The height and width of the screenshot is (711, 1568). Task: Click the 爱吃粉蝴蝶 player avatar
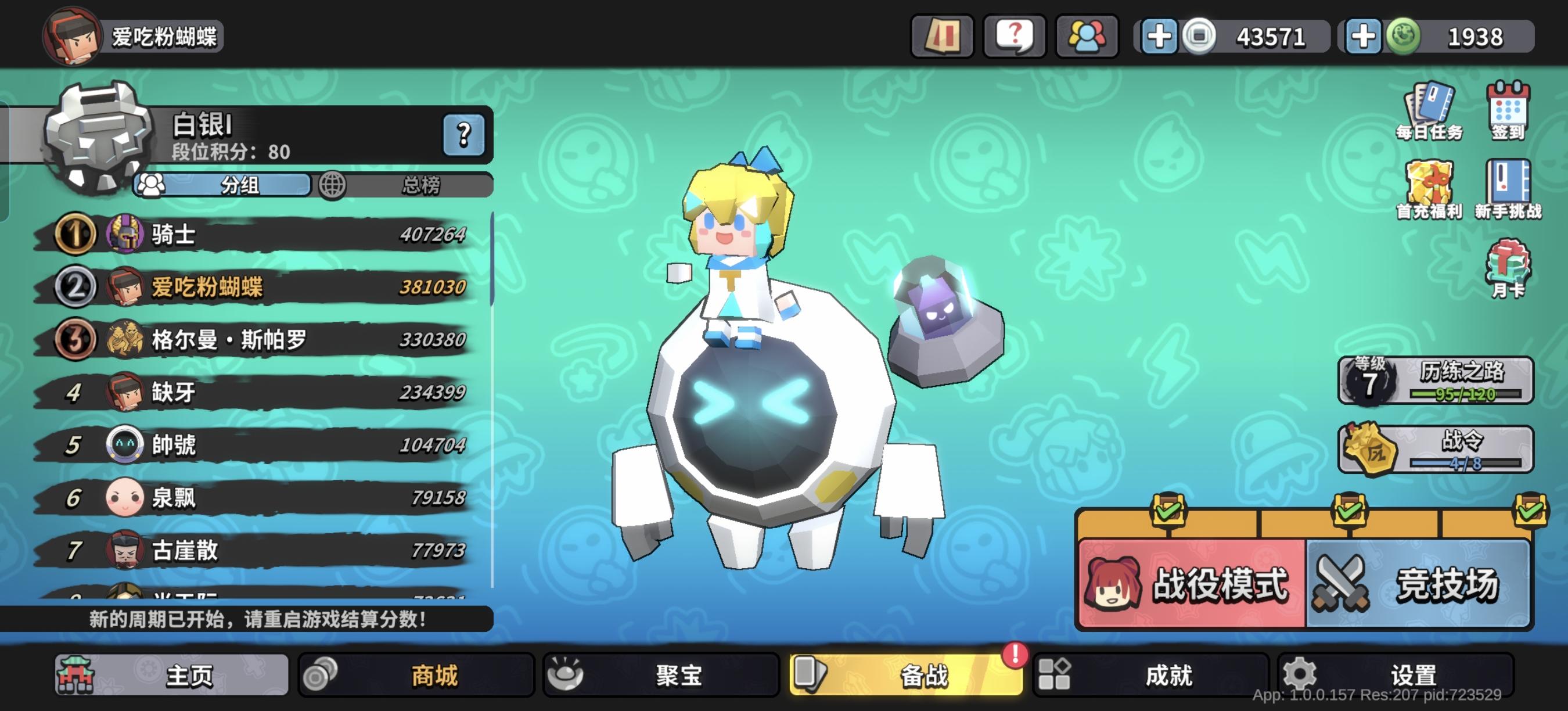73,37
